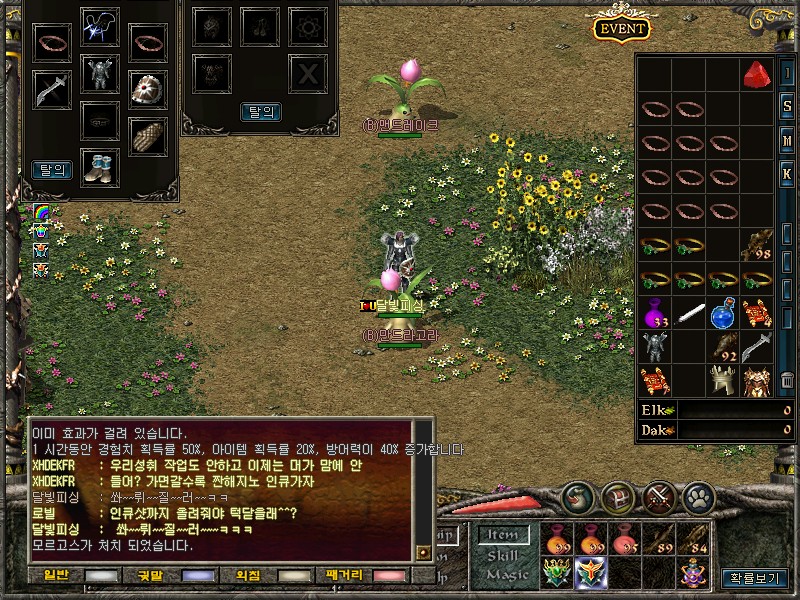
Task: Select the blue mana potion in the inventory
Action: coord(722,314)
